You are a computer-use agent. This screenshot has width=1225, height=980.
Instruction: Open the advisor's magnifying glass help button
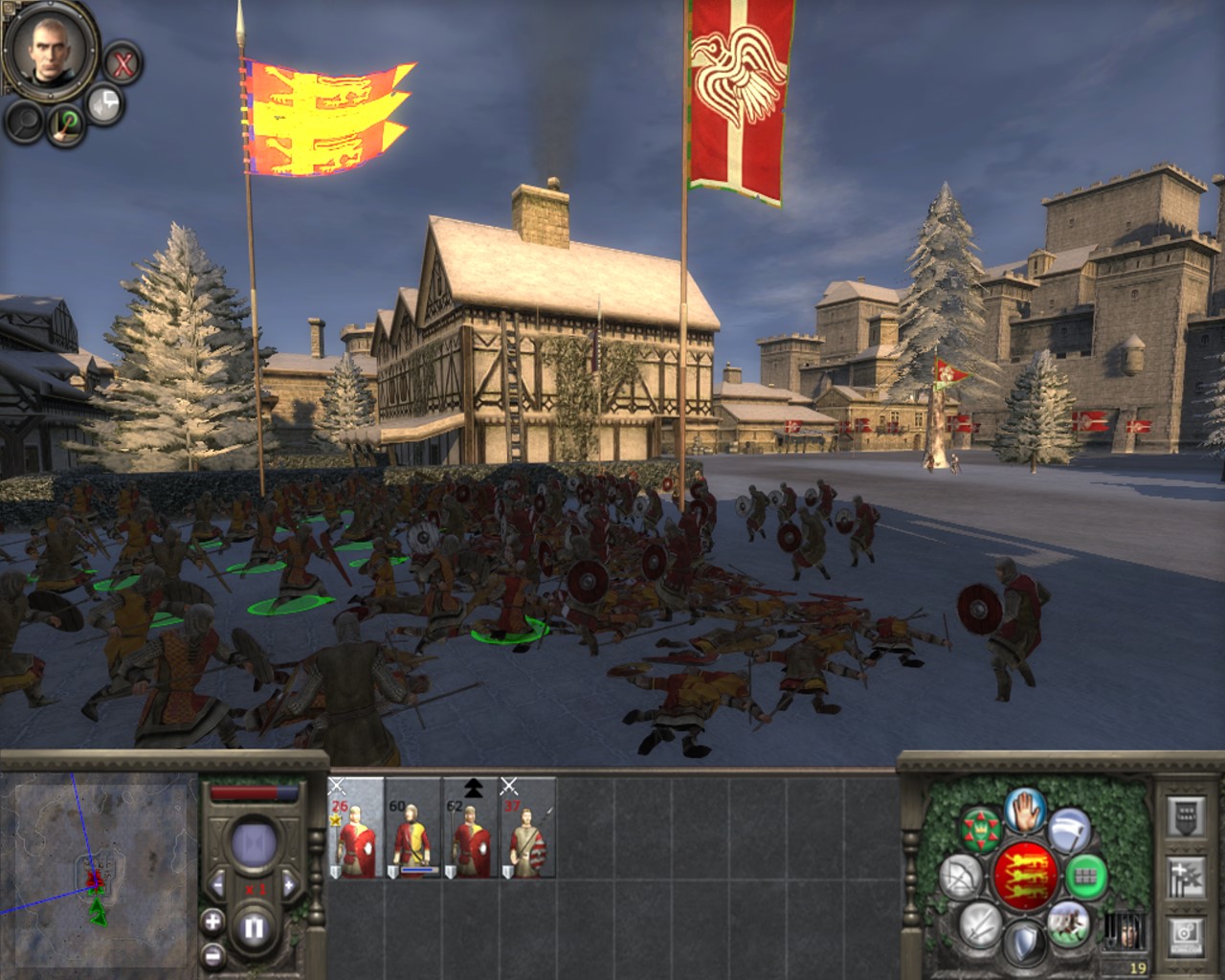(26, 121)
